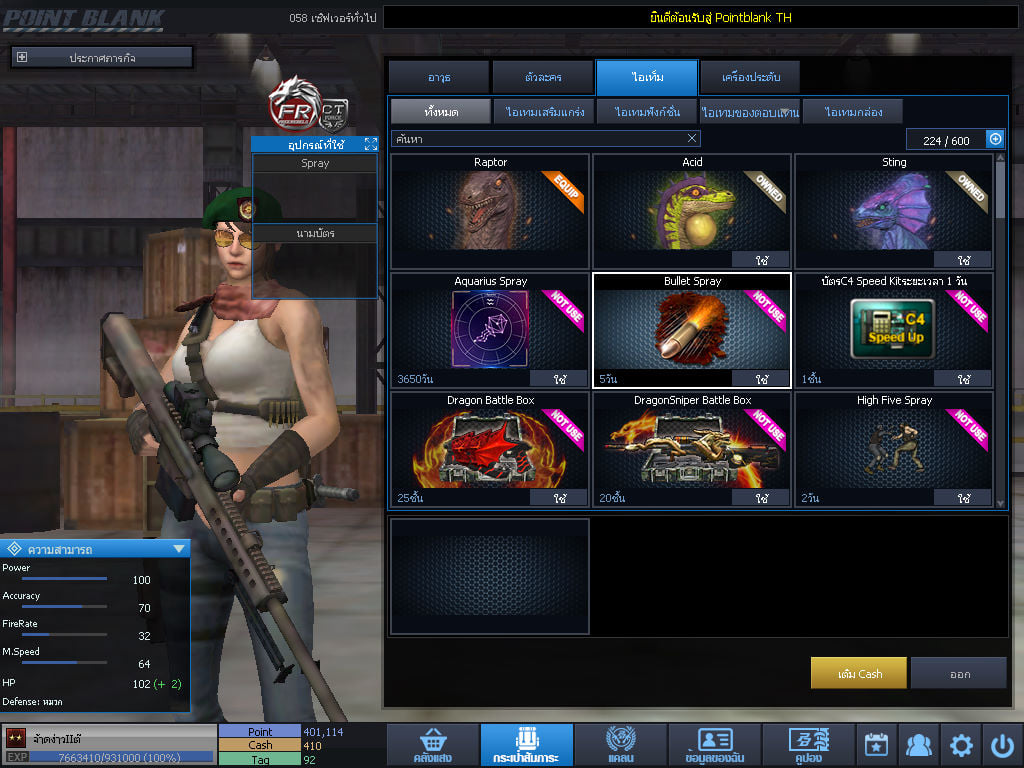Open the ตัวละคร character tab
The height and width of the screenshot is (768, 1024).
pos(543,77)
